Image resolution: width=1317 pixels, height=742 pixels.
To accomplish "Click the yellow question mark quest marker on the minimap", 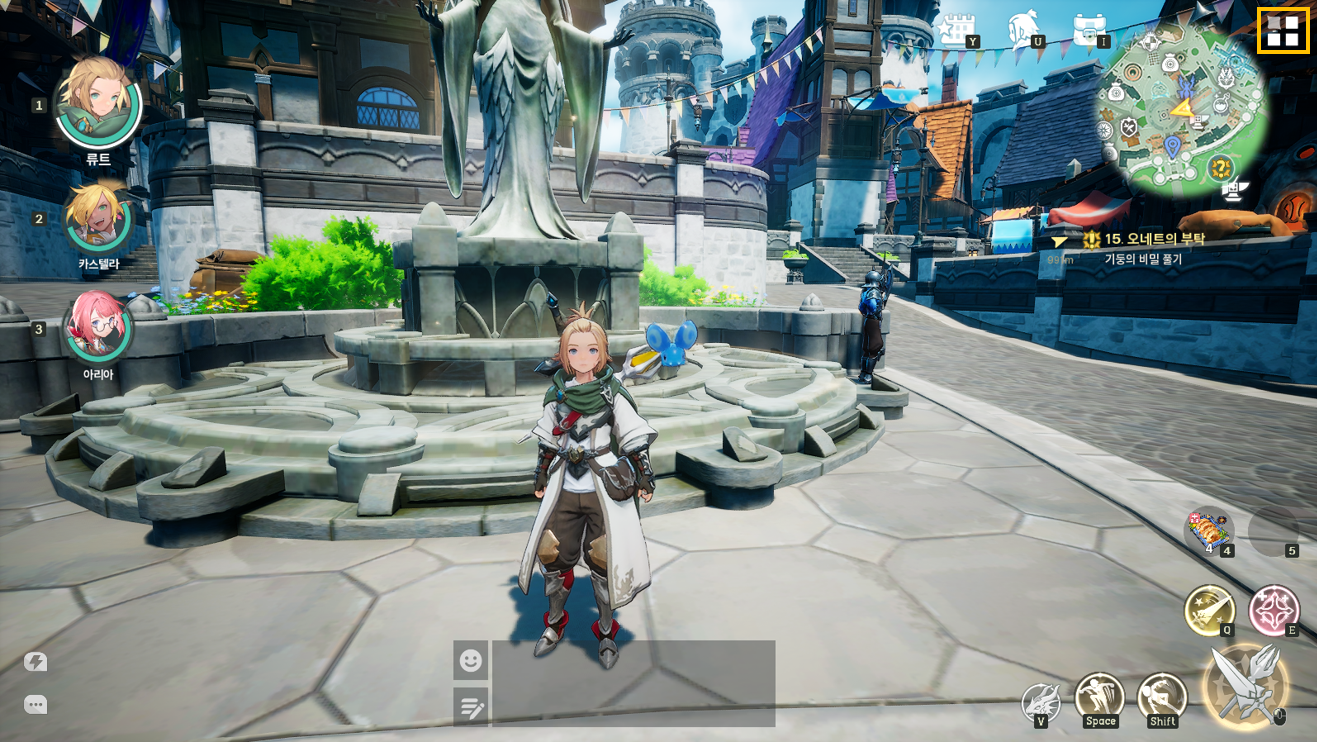I will (x=1220, y=168).
